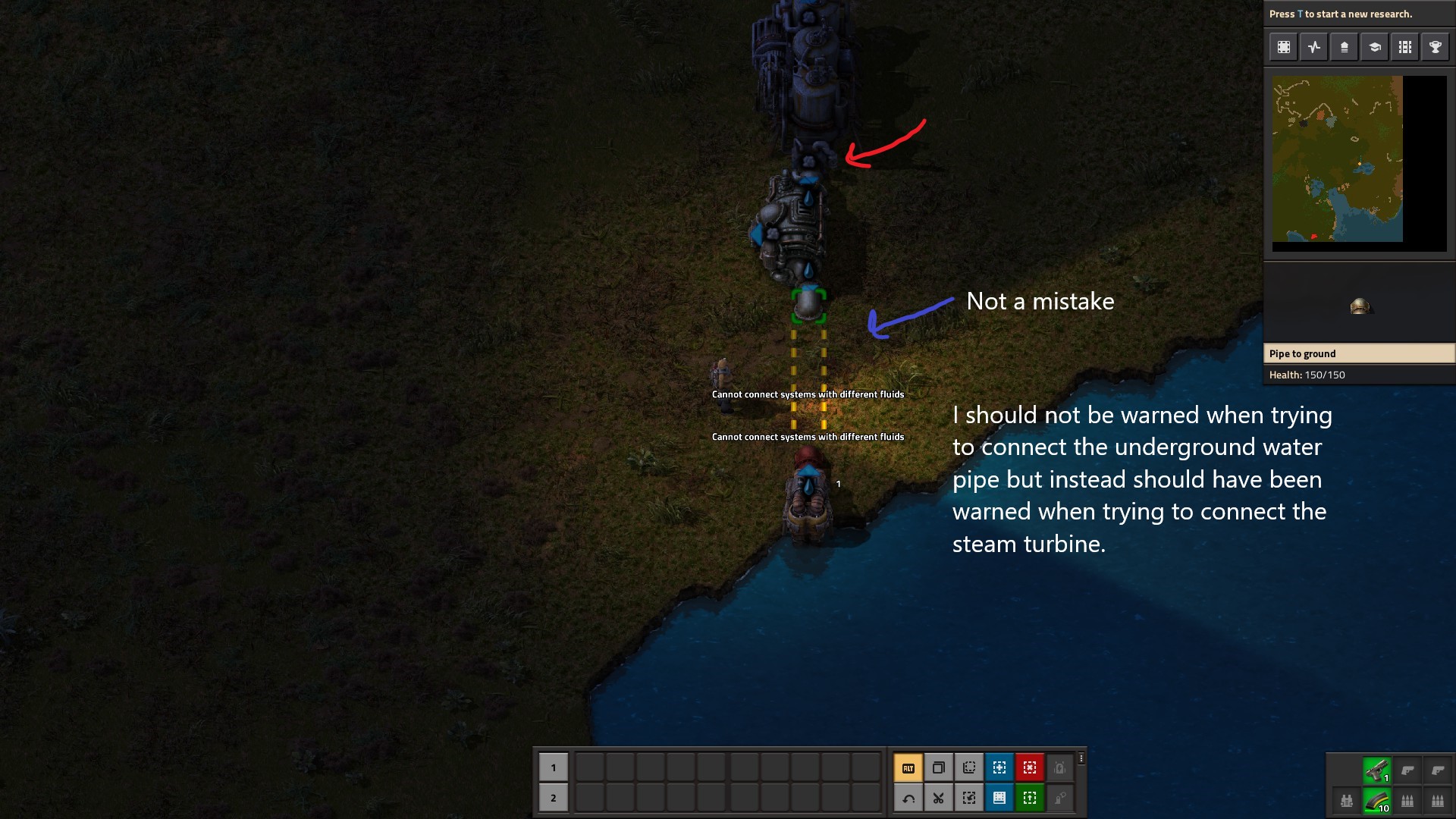Open the bonuses overview
The height and width of the screenshot is (819, 1456).
1344,46
